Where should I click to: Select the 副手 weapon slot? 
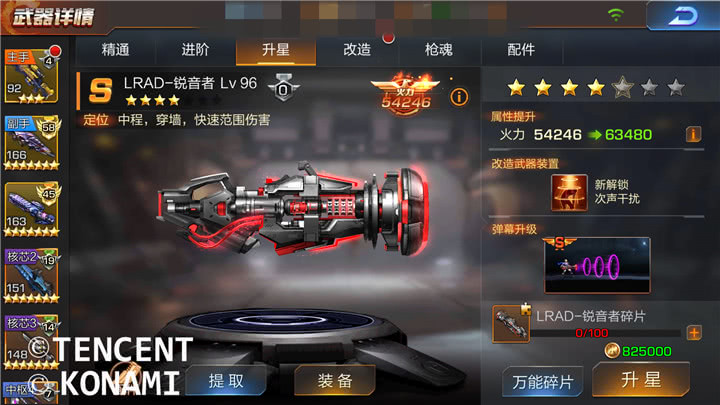click(30, 140)
